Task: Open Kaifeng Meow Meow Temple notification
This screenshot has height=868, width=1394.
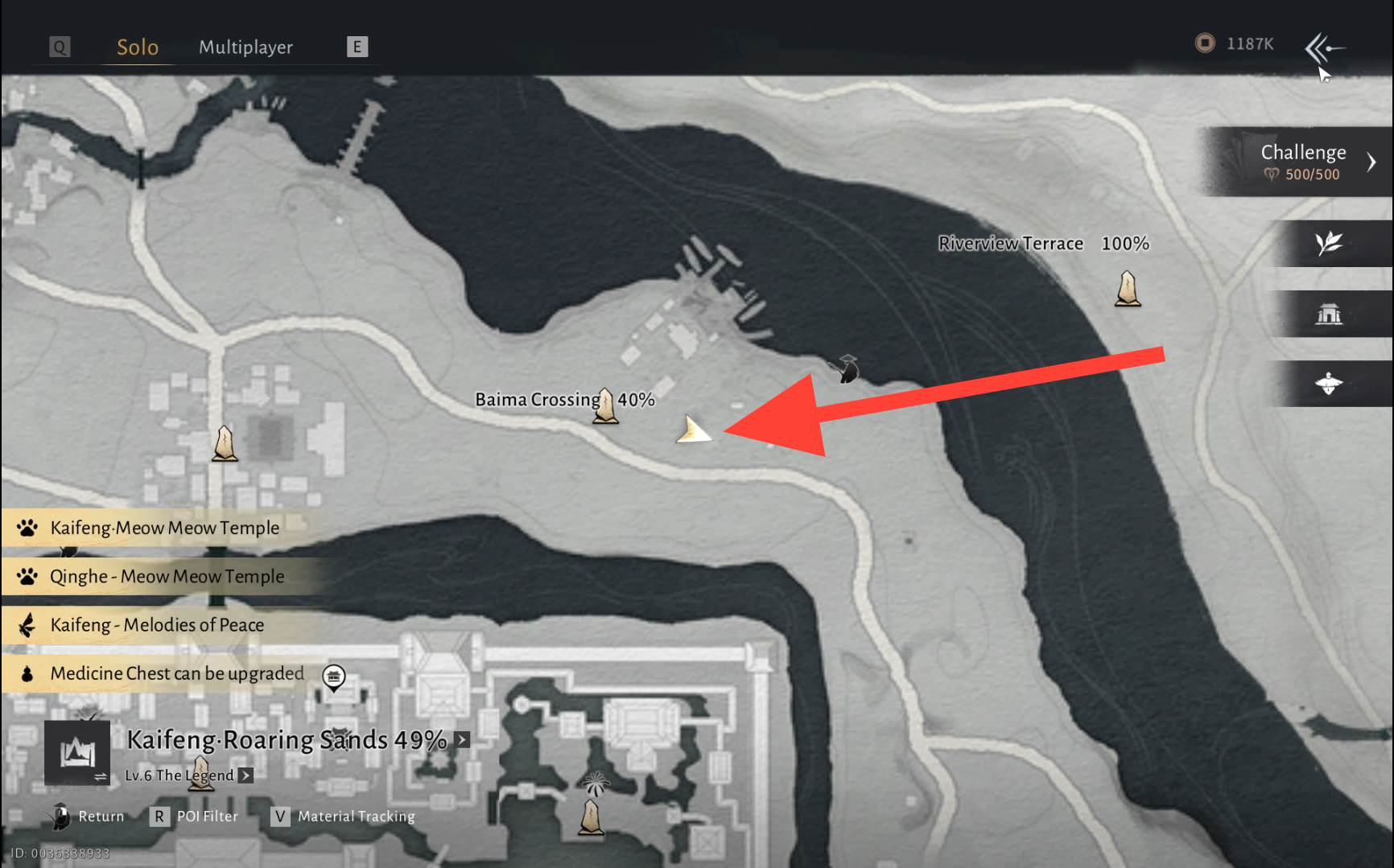Action: click(x=164, y=528)
